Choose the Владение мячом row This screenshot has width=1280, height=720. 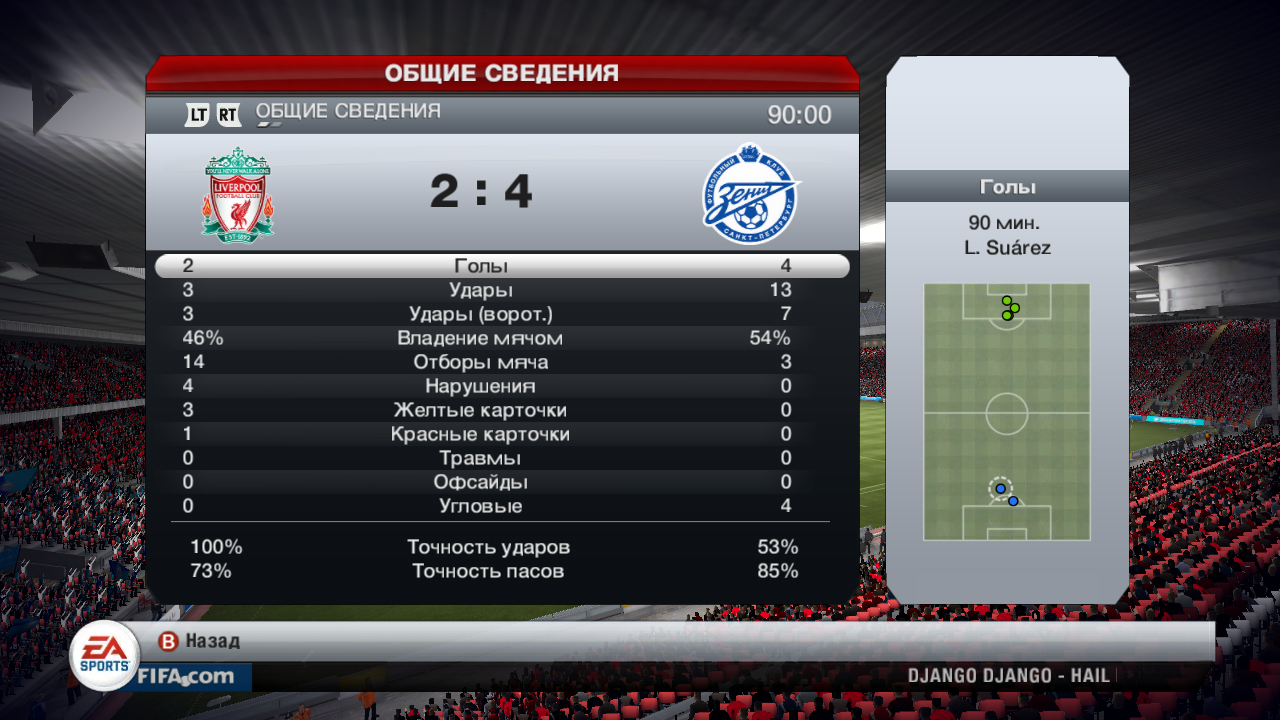[481, 338]
